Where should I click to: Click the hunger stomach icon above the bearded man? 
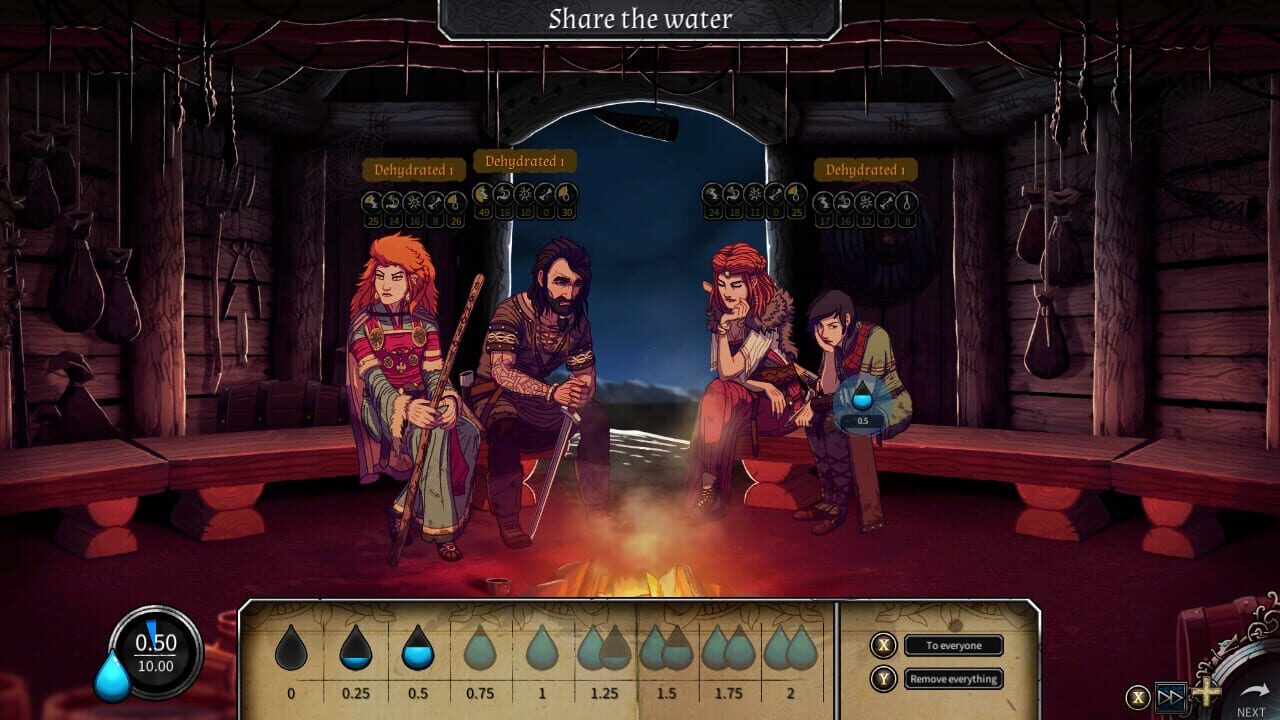pyautogui.click(x=502, y=197)
